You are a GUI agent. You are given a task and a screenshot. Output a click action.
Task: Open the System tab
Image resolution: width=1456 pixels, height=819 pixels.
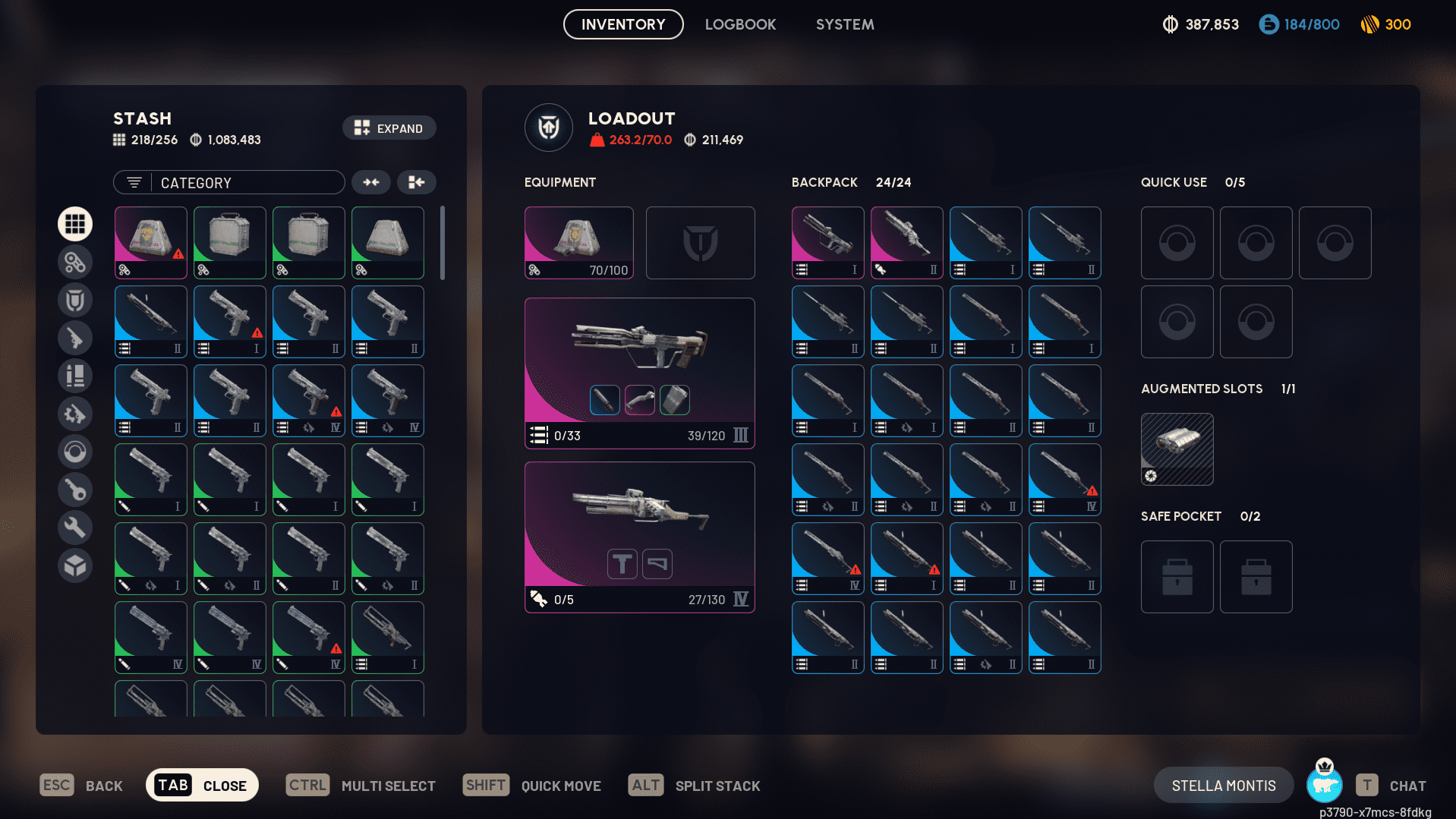tap(844, 24)
